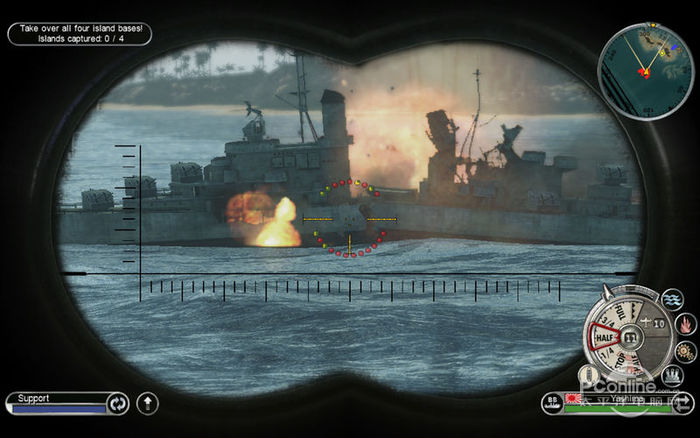Open the circular minimap

pos(645,58)
